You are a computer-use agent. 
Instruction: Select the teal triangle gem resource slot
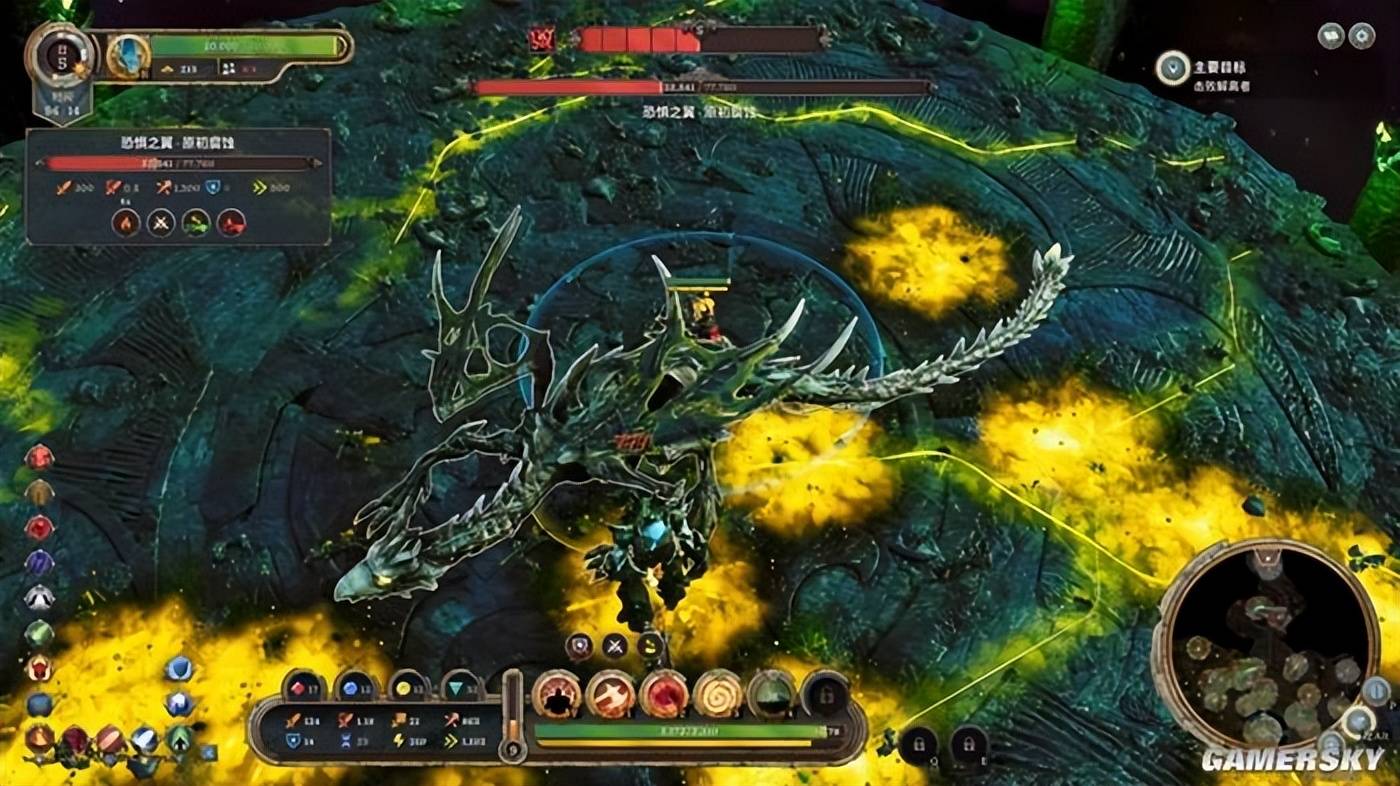pyautogui.click(x=461, y=687)
